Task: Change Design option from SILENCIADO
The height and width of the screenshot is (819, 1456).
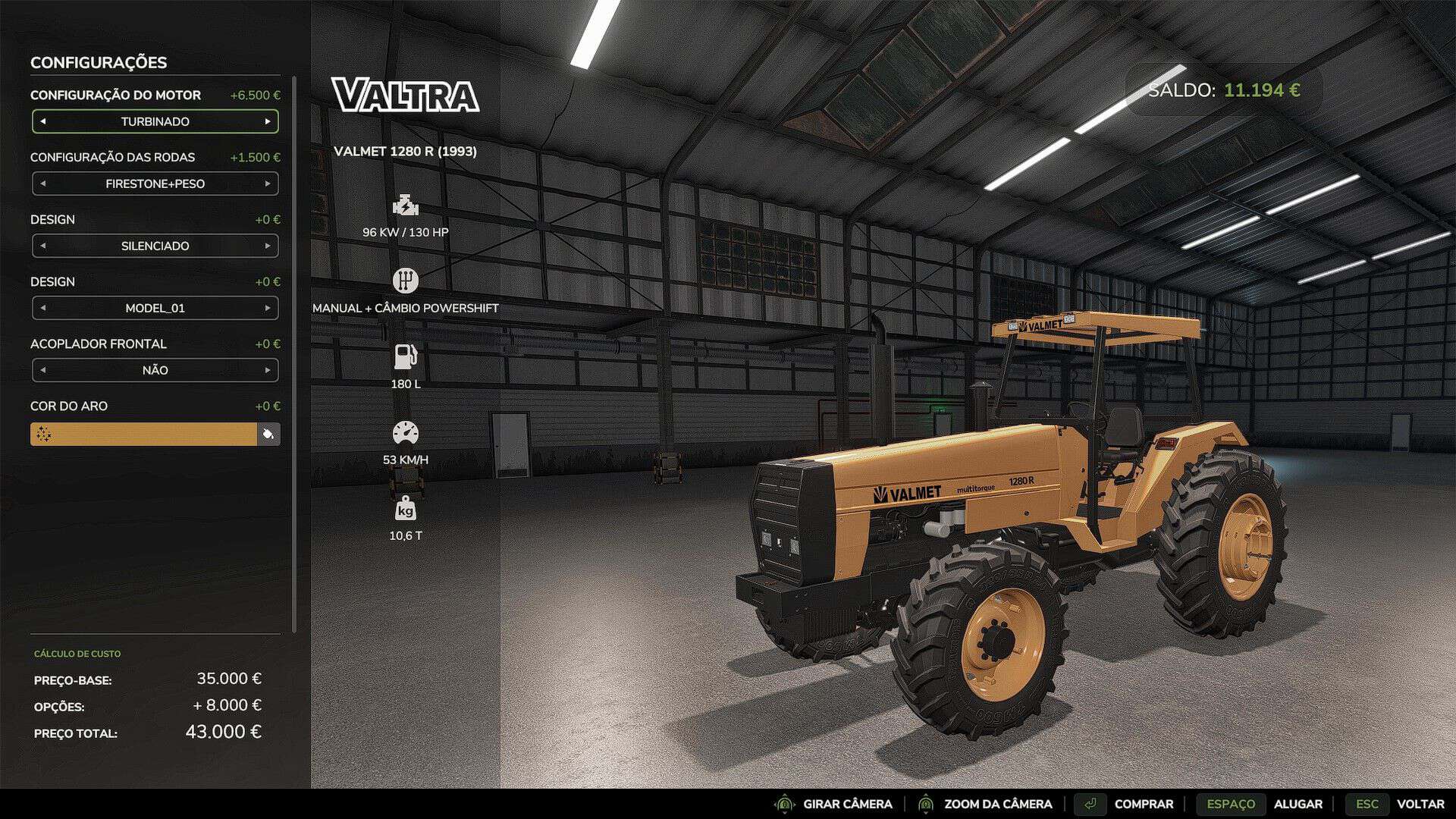Action: pos(268,246)
